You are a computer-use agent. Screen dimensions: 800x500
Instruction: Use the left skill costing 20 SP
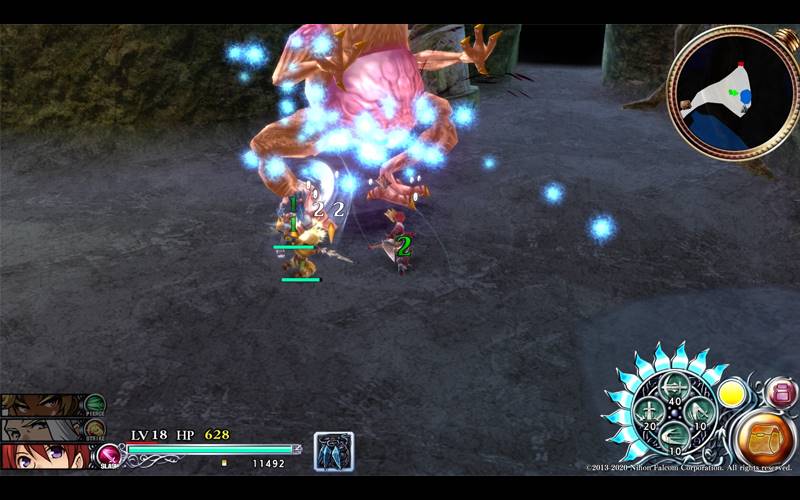click(x=650, y=411)
